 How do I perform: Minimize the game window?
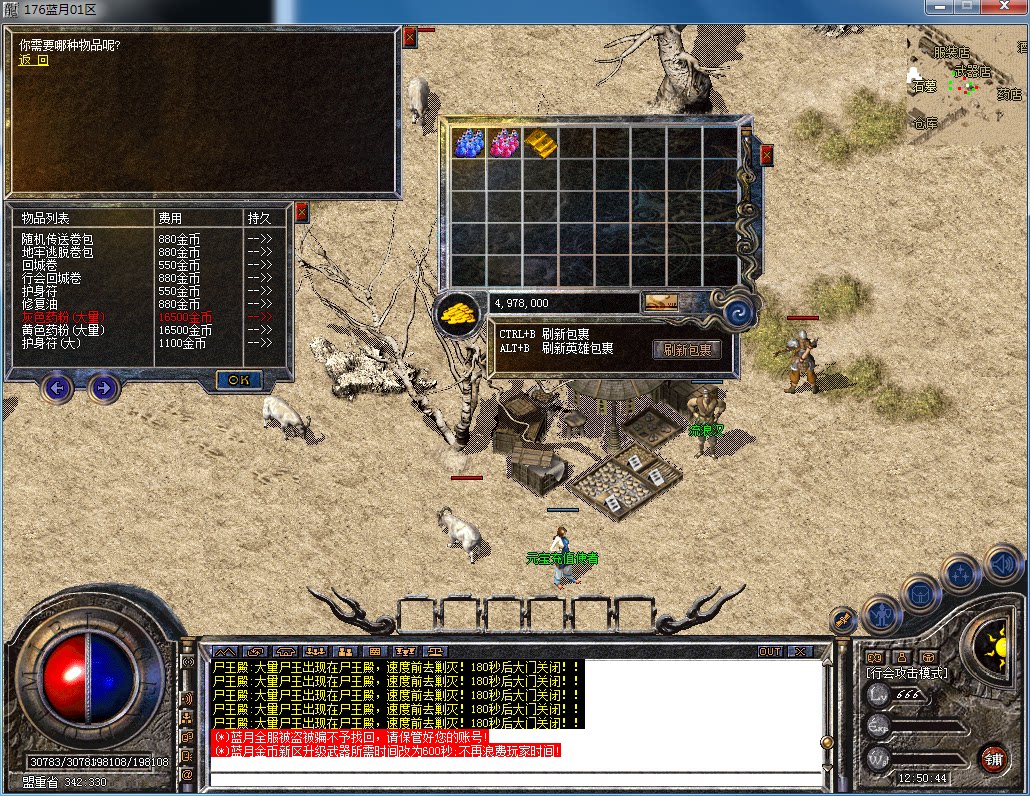tap(938, 7)
